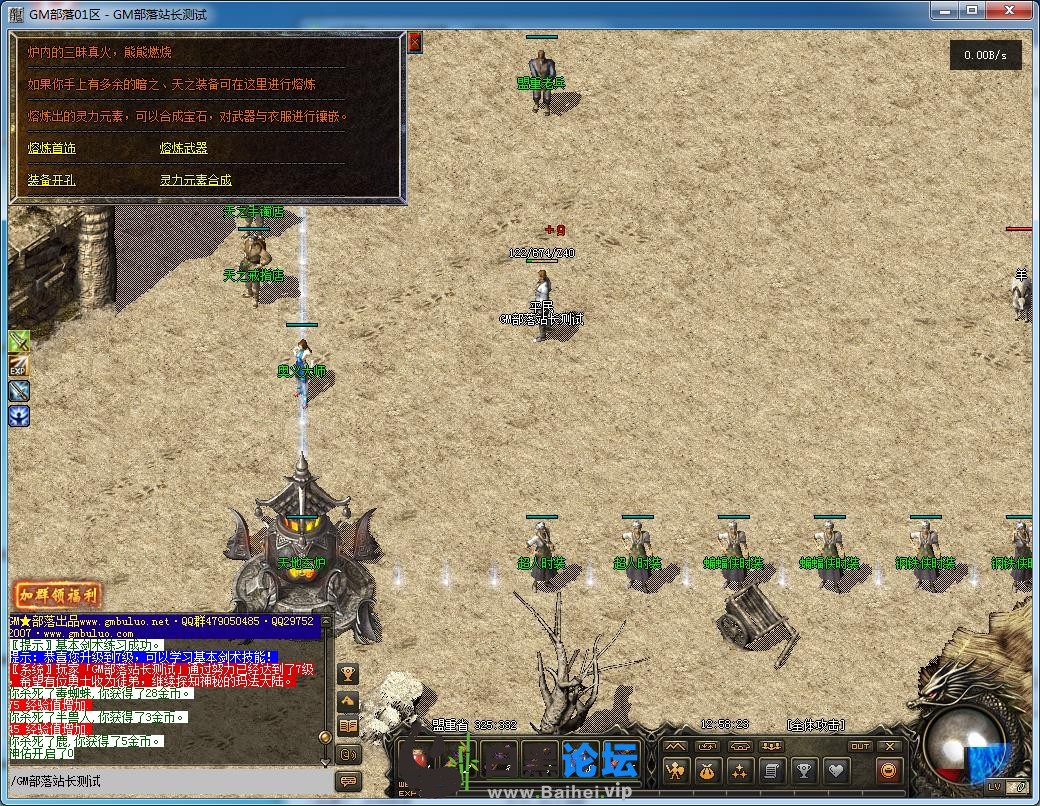Open the heart icon panel

click(835, 771)
